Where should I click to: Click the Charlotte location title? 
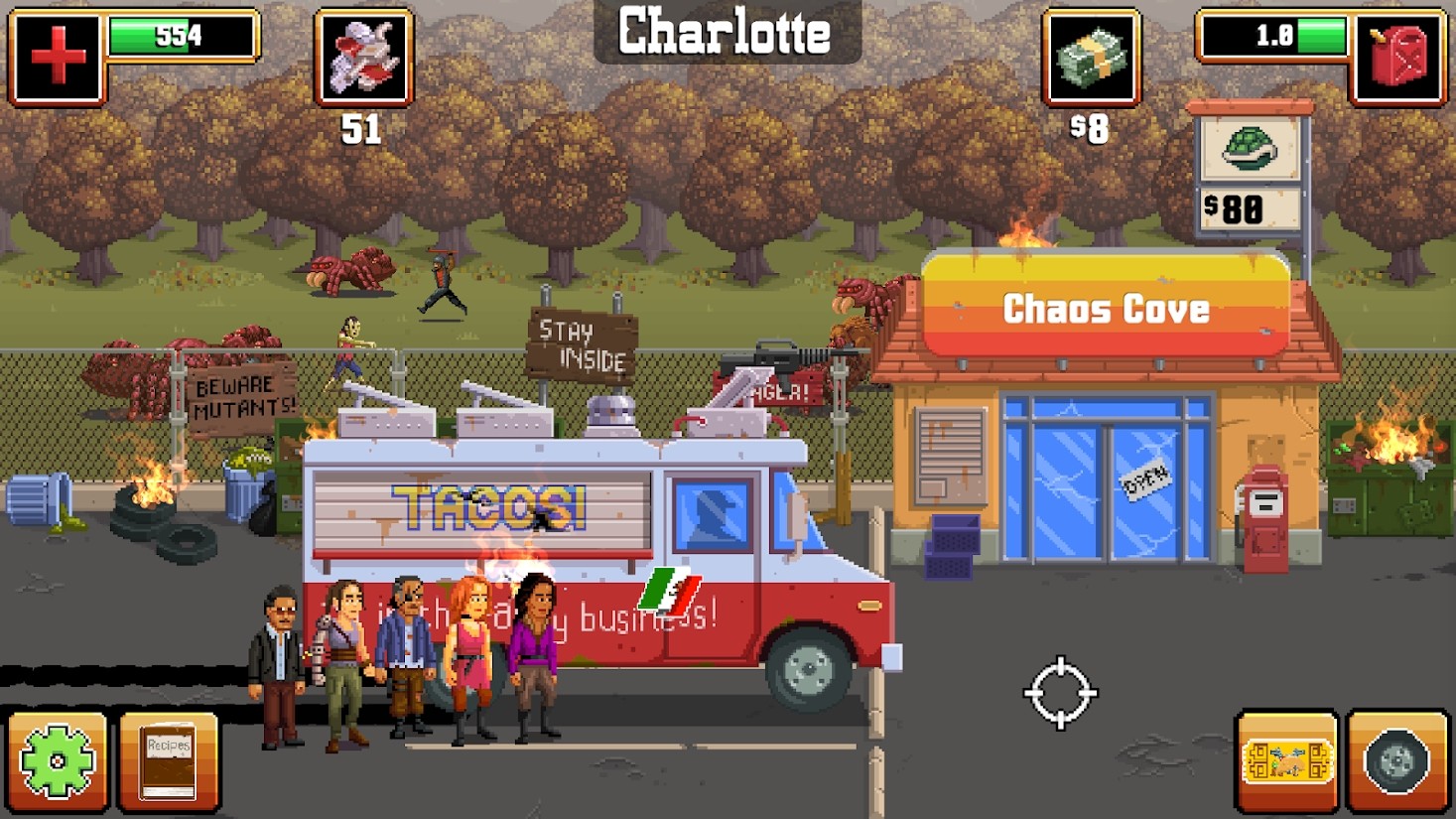(724, 33)
